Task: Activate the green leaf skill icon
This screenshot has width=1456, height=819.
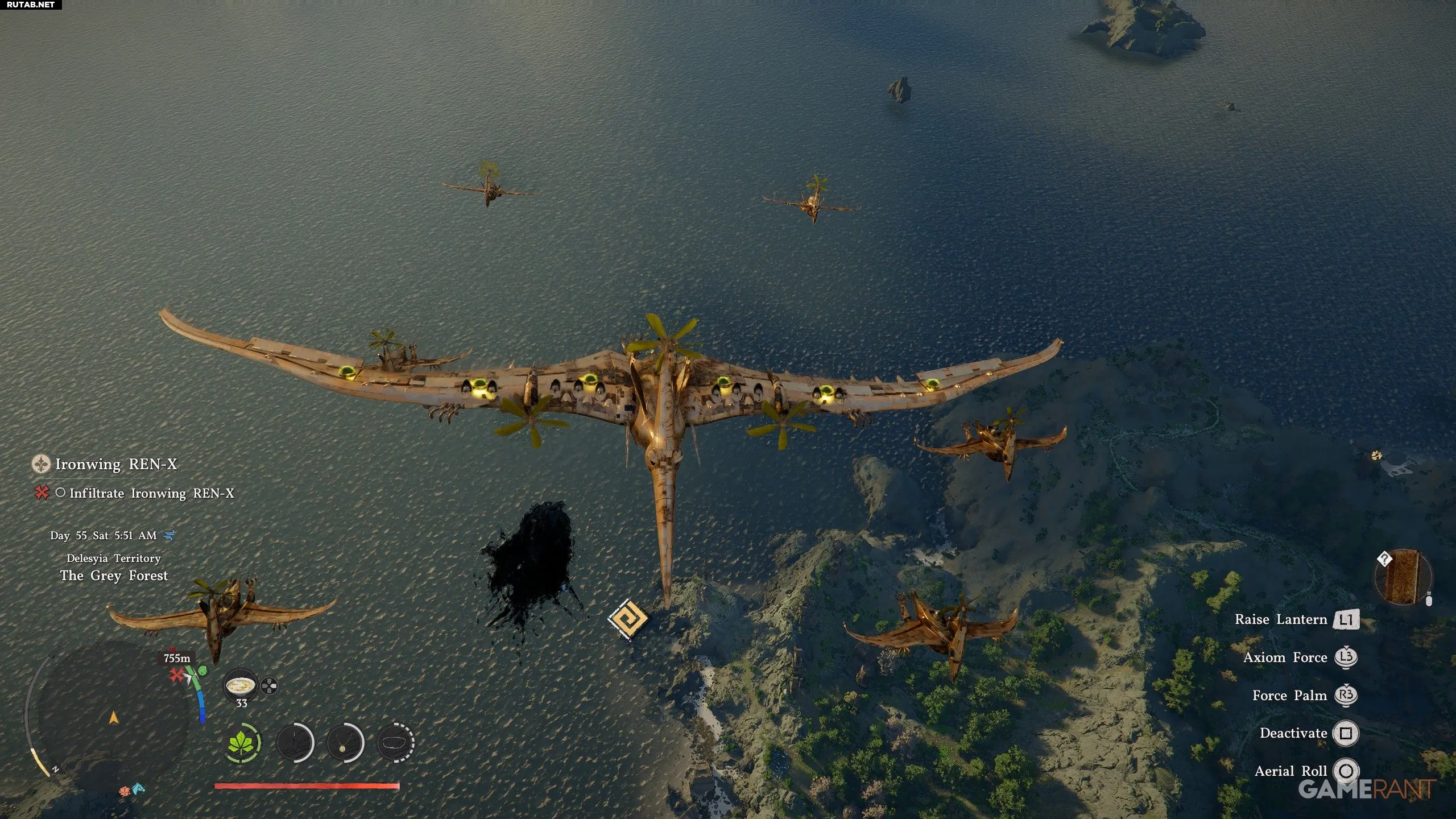Action: pos(243,743)
